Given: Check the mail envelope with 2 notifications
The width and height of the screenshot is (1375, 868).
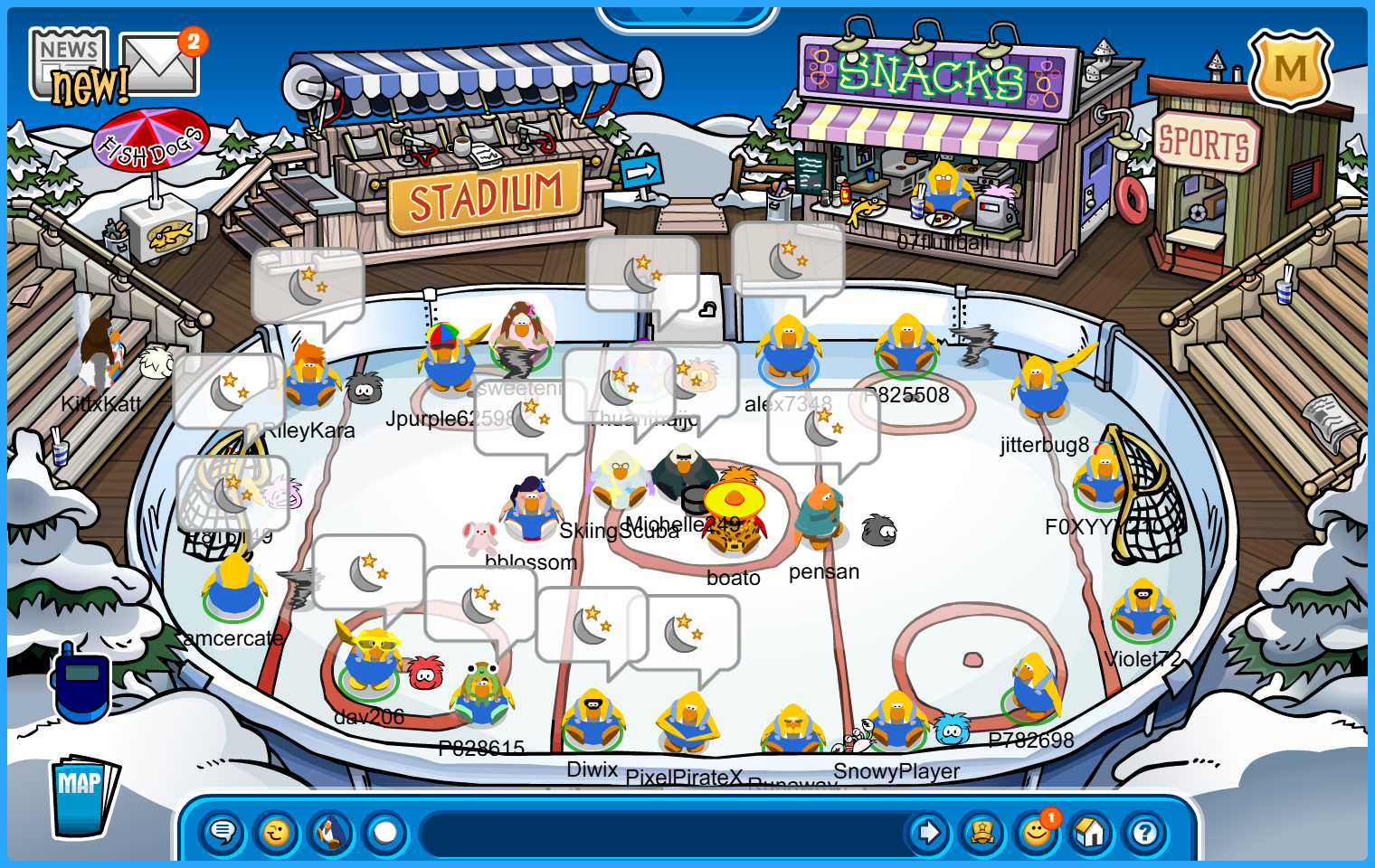Looking at the screenshot, I should (x=159, y=65).
